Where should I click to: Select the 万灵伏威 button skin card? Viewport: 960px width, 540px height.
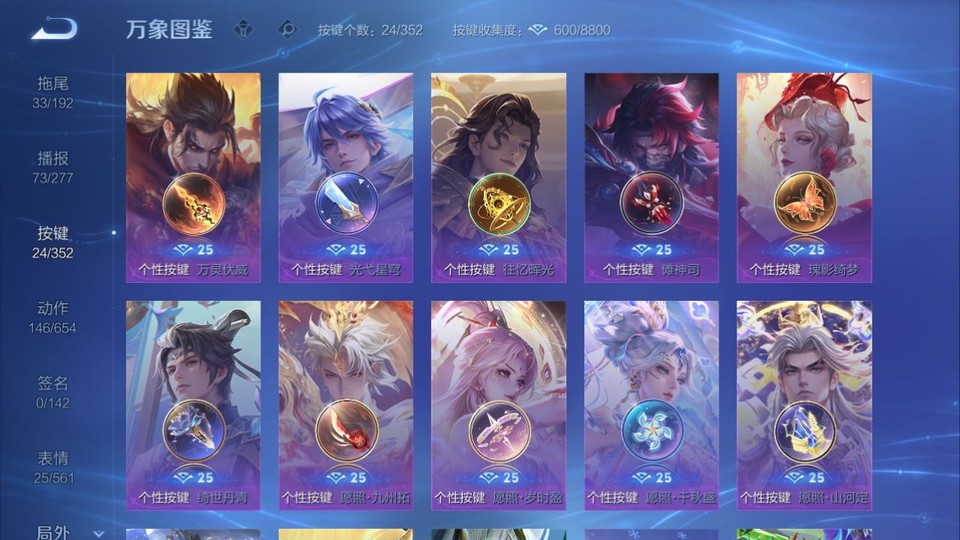(193, 177)
